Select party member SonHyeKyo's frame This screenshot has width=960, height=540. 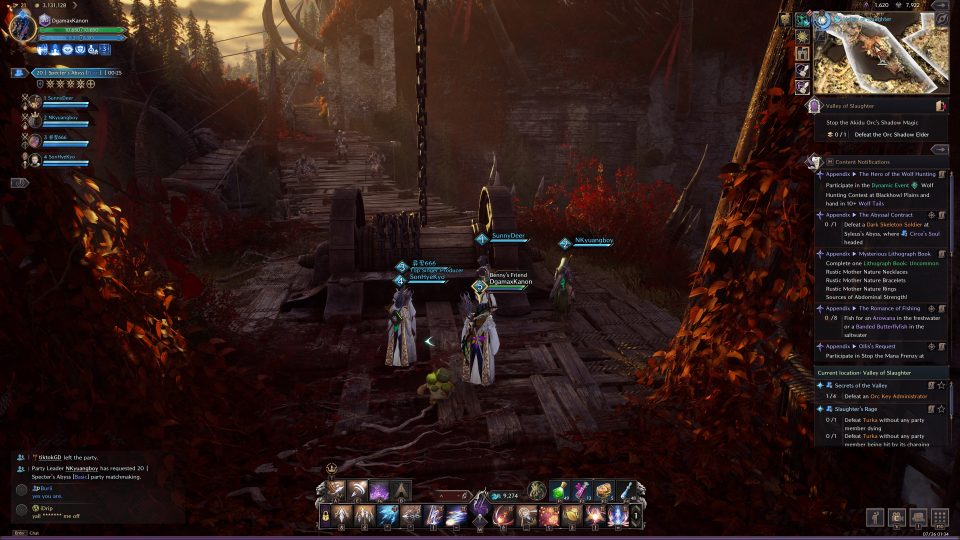pyautogui.click(x=62, y=158)
